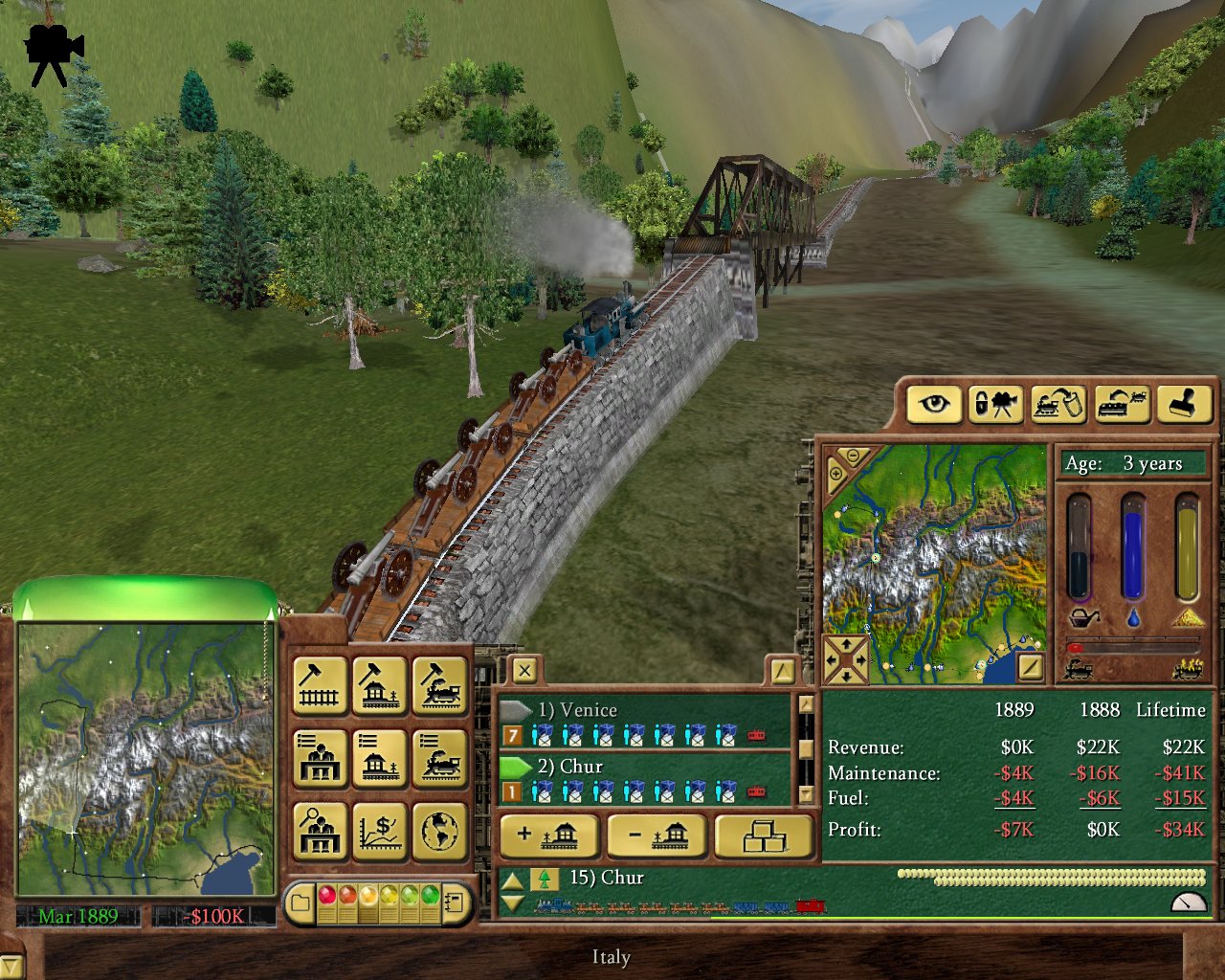Screen dimensions: 1225x980
Task: Close the train detail panel
Action: coord(524,671)
